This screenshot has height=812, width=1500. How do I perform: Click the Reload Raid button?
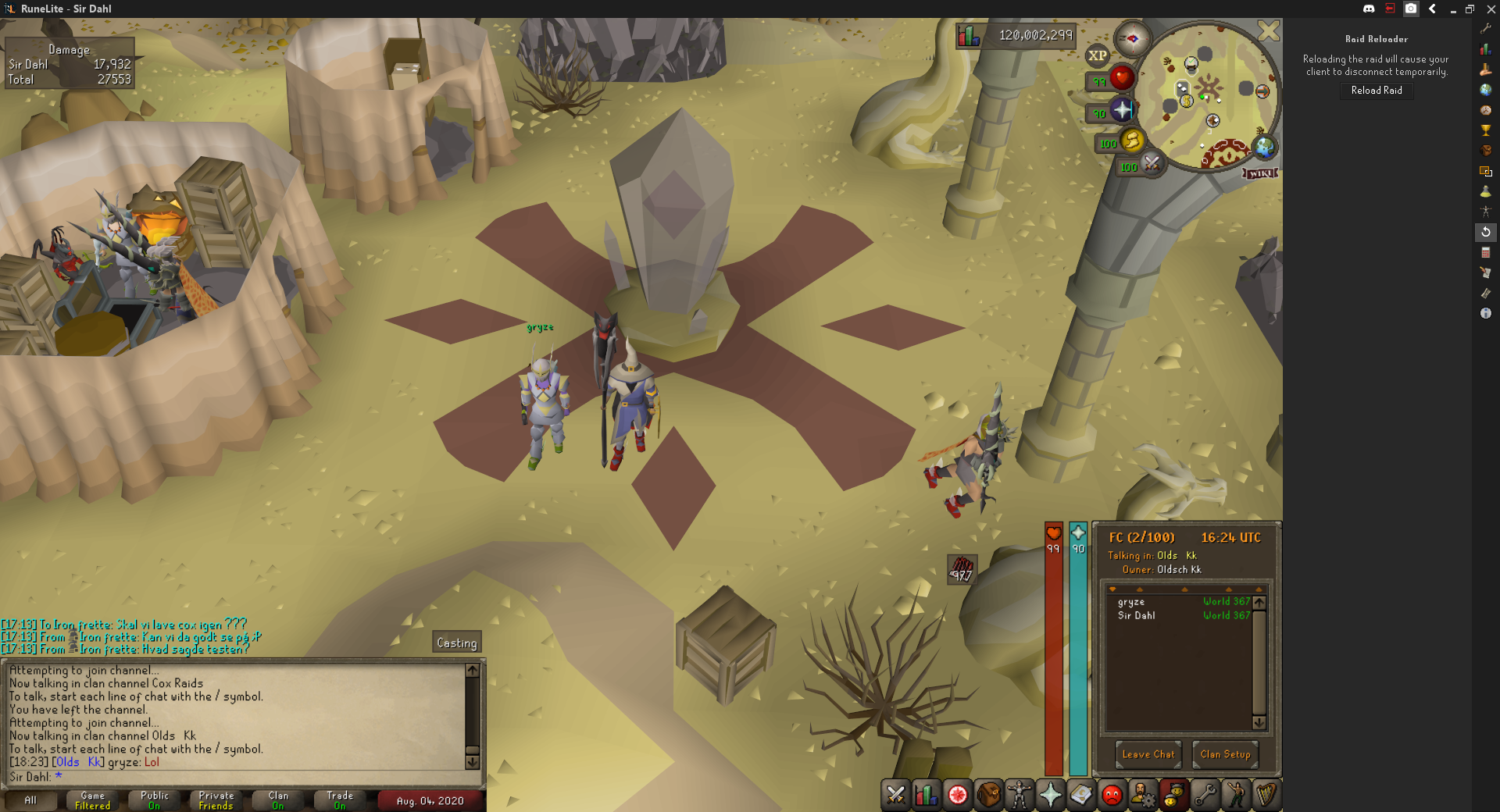point(1377,91)
